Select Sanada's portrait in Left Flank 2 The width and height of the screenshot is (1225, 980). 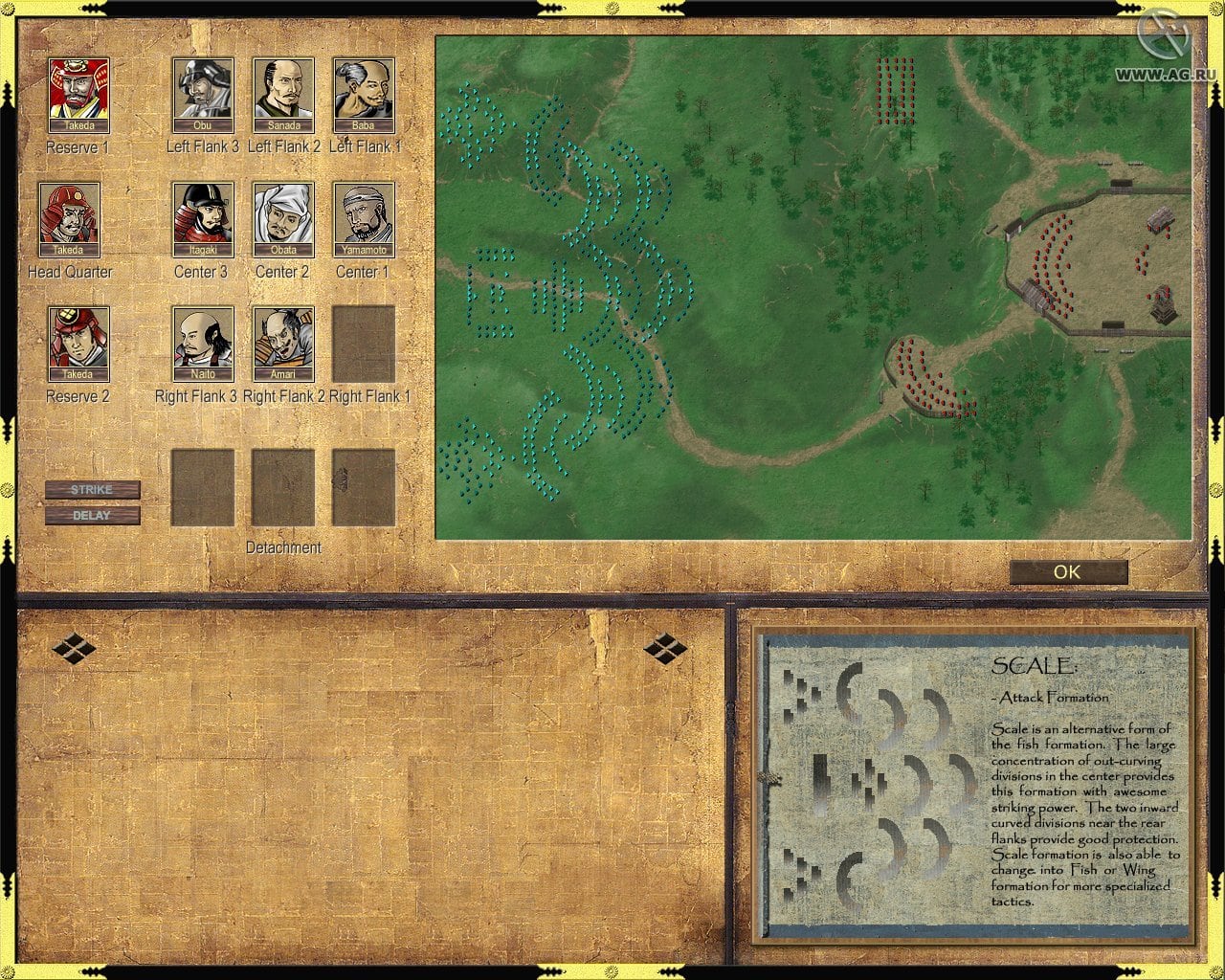[x=283, y=94]
